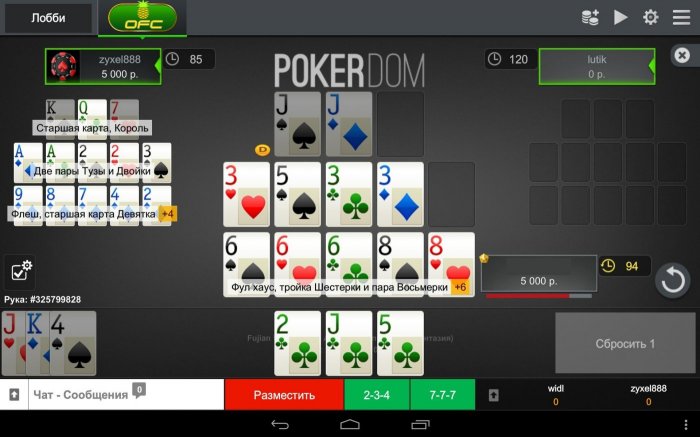Select the OFC table tab
Image resolution: width=700 pixels, height=437 pixels.
(x=142, y=17)
